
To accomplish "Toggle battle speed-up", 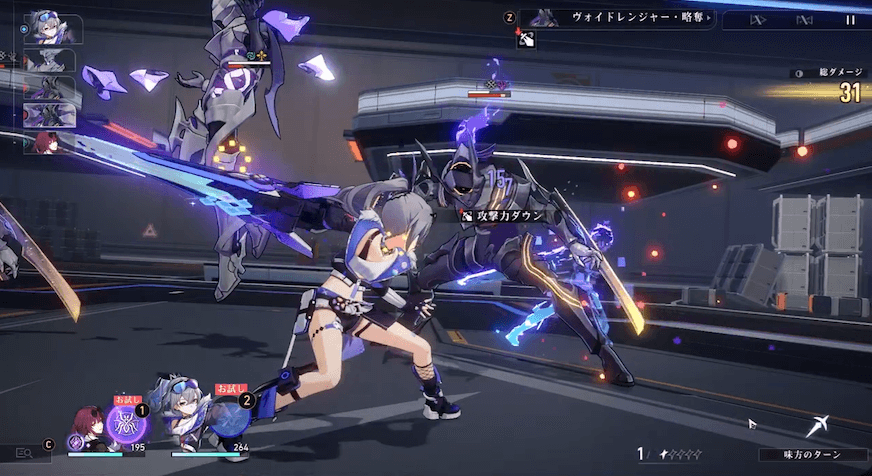I will point(759,19).
